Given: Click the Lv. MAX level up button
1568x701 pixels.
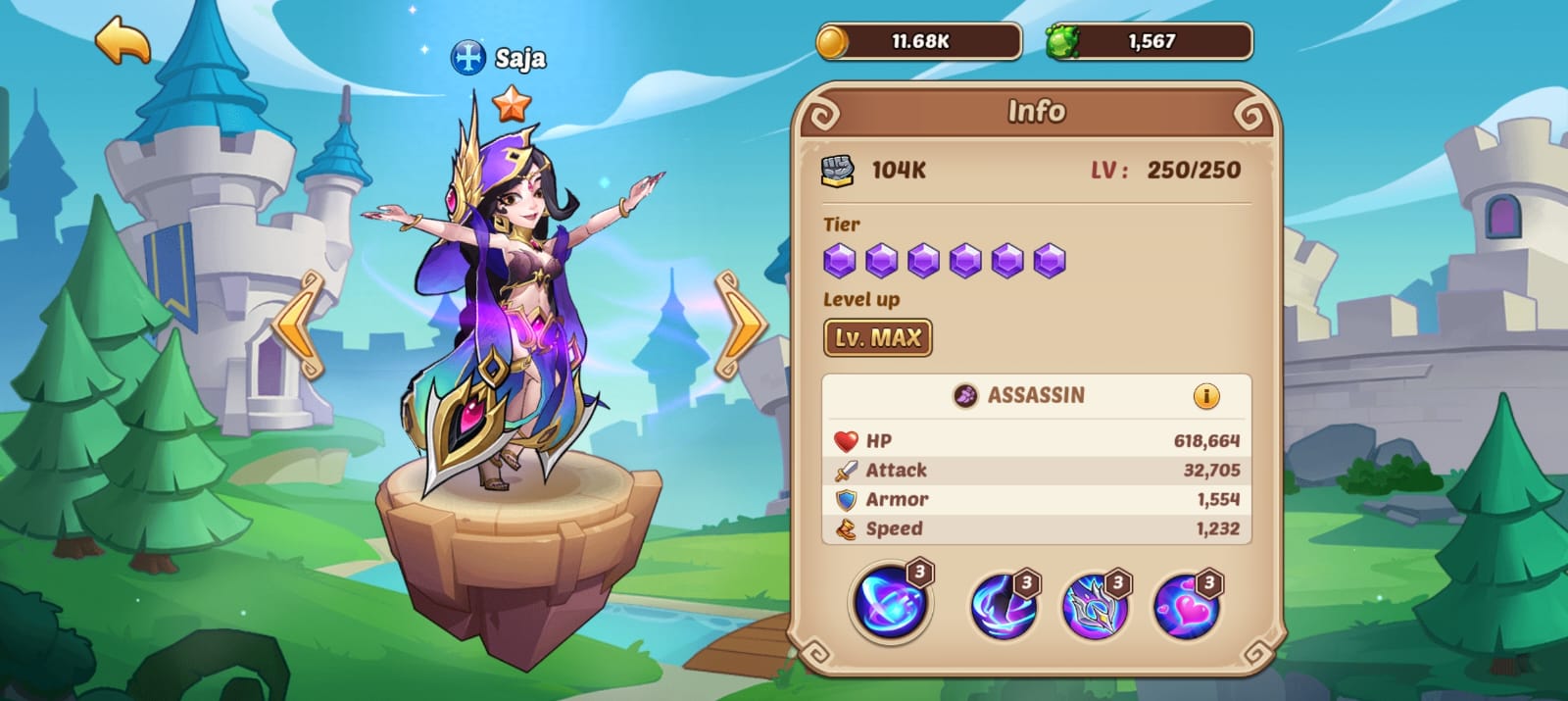Looking at the screenshot, I should point(877,338).
